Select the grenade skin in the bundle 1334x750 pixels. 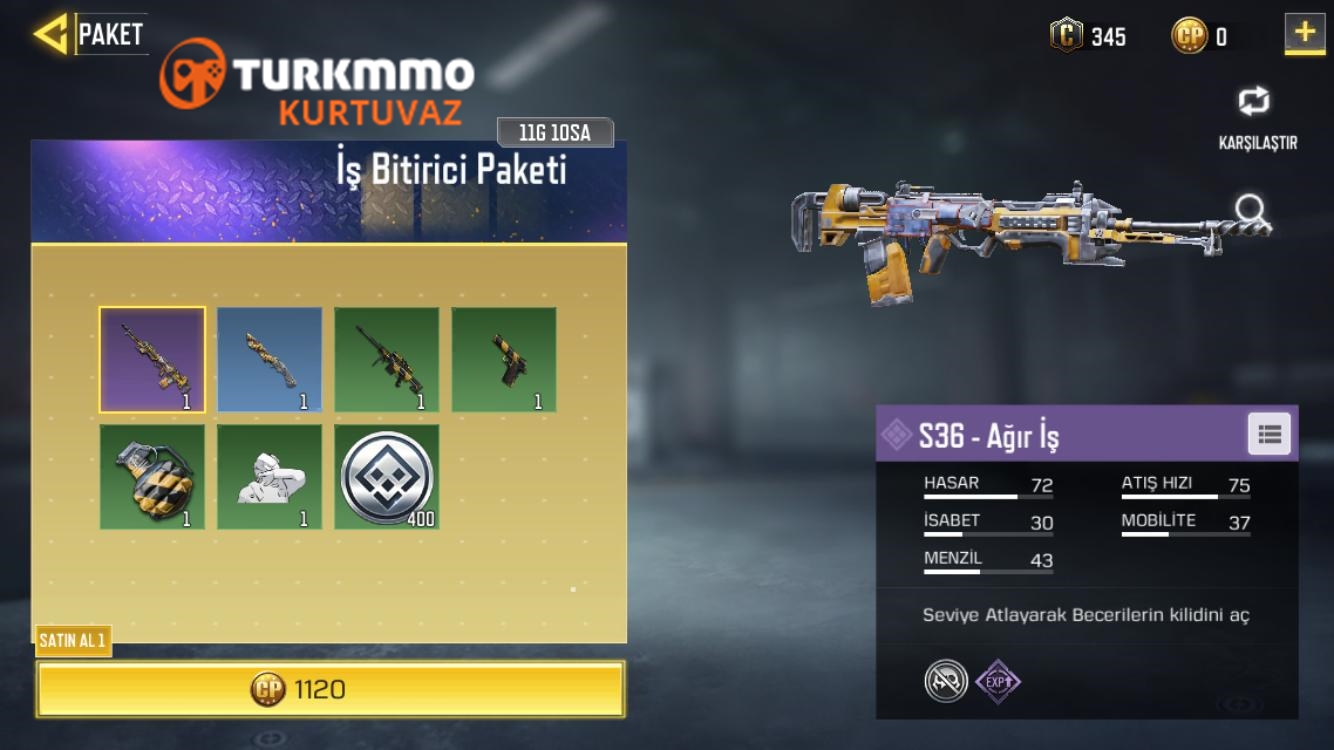click(151, 475)
